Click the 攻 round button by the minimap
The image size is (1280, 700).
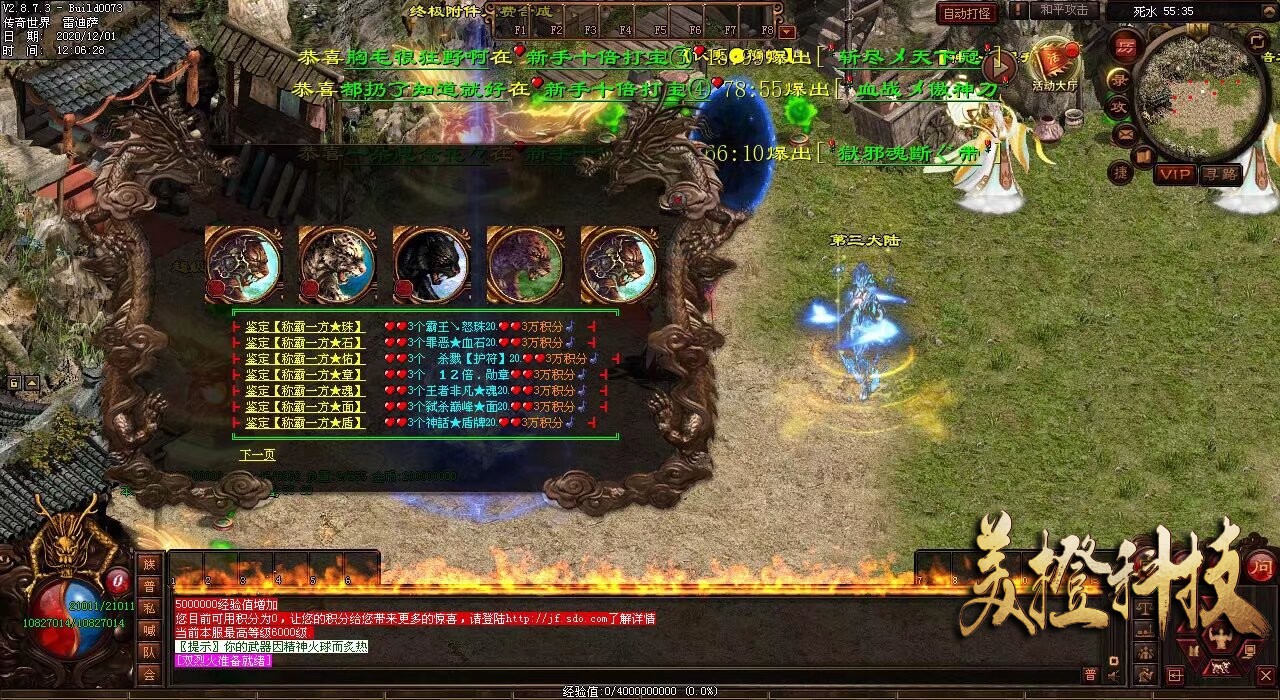[x=1119, y=106]
